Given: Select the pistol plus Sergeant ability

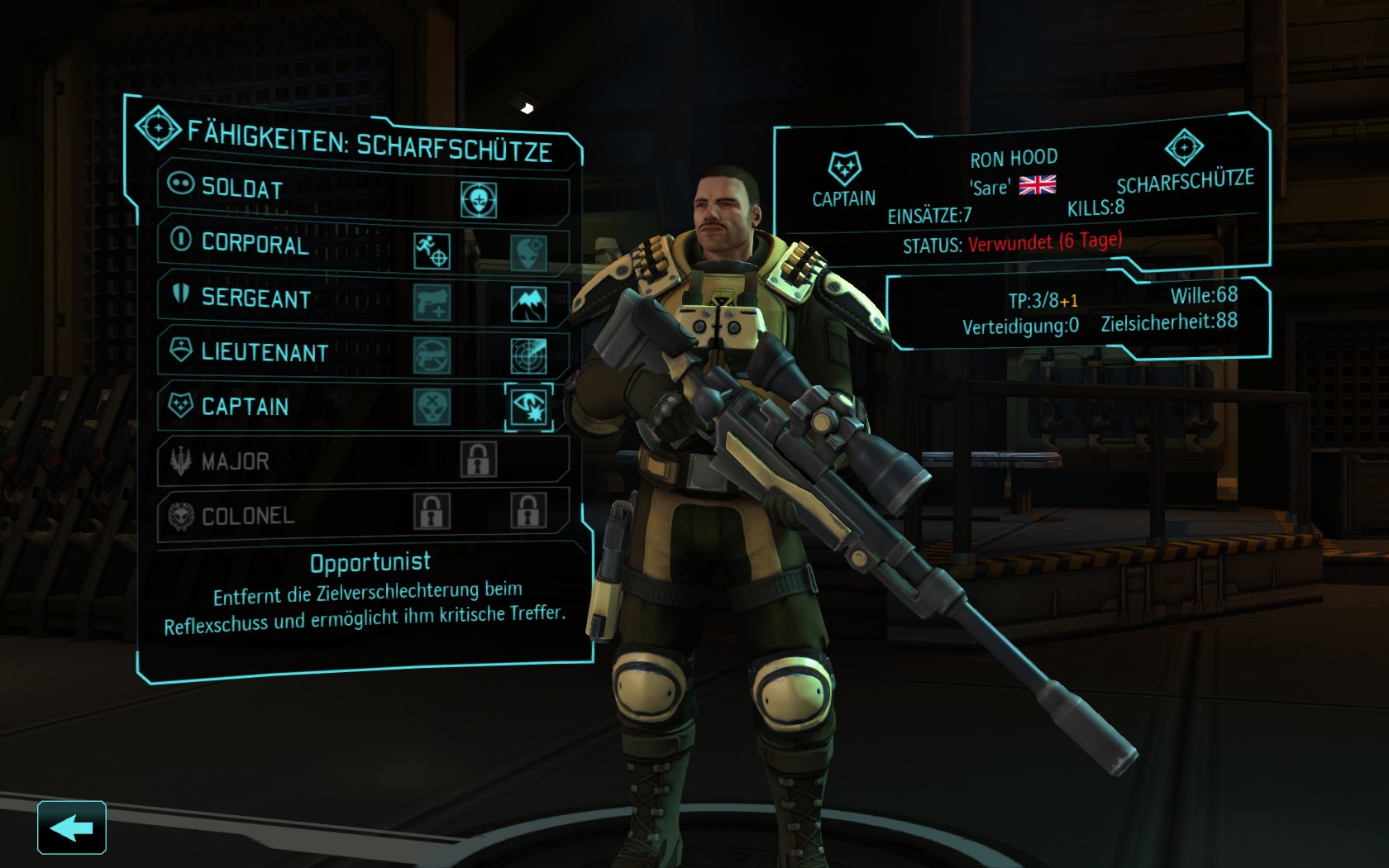Looking at the screenshot, I should (432, 303).
